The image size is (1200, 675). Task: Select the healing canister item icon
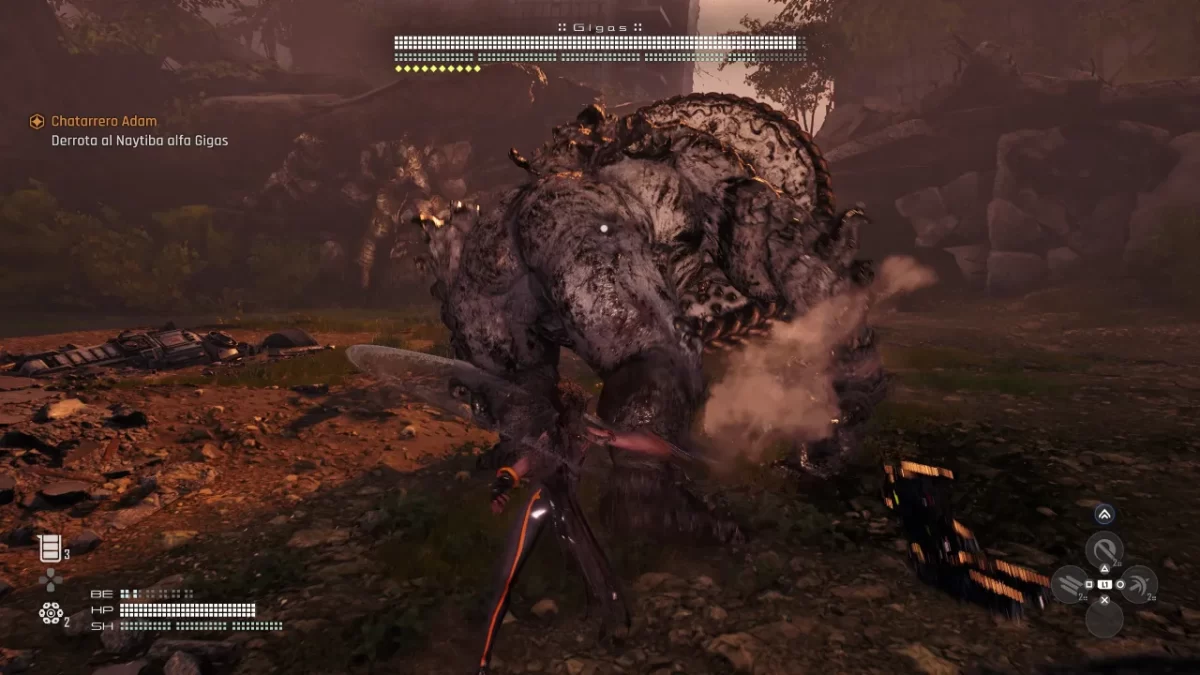click(x=48, y=547)
